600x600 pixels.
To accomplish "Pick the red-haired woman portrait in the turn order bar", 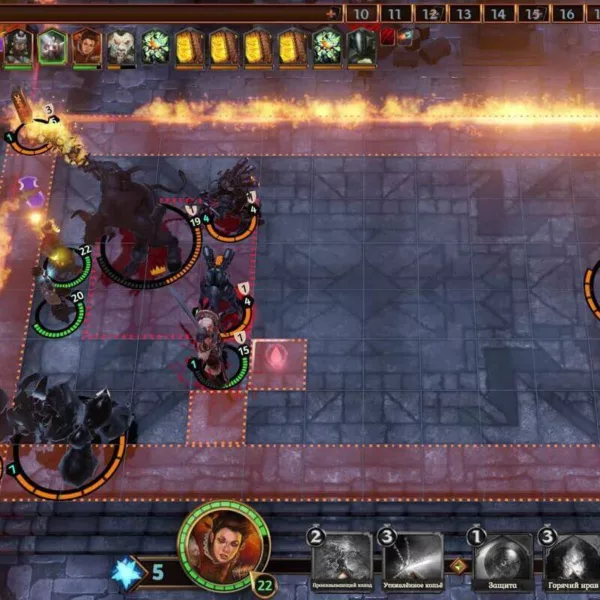I will click(x=87, y=46).
